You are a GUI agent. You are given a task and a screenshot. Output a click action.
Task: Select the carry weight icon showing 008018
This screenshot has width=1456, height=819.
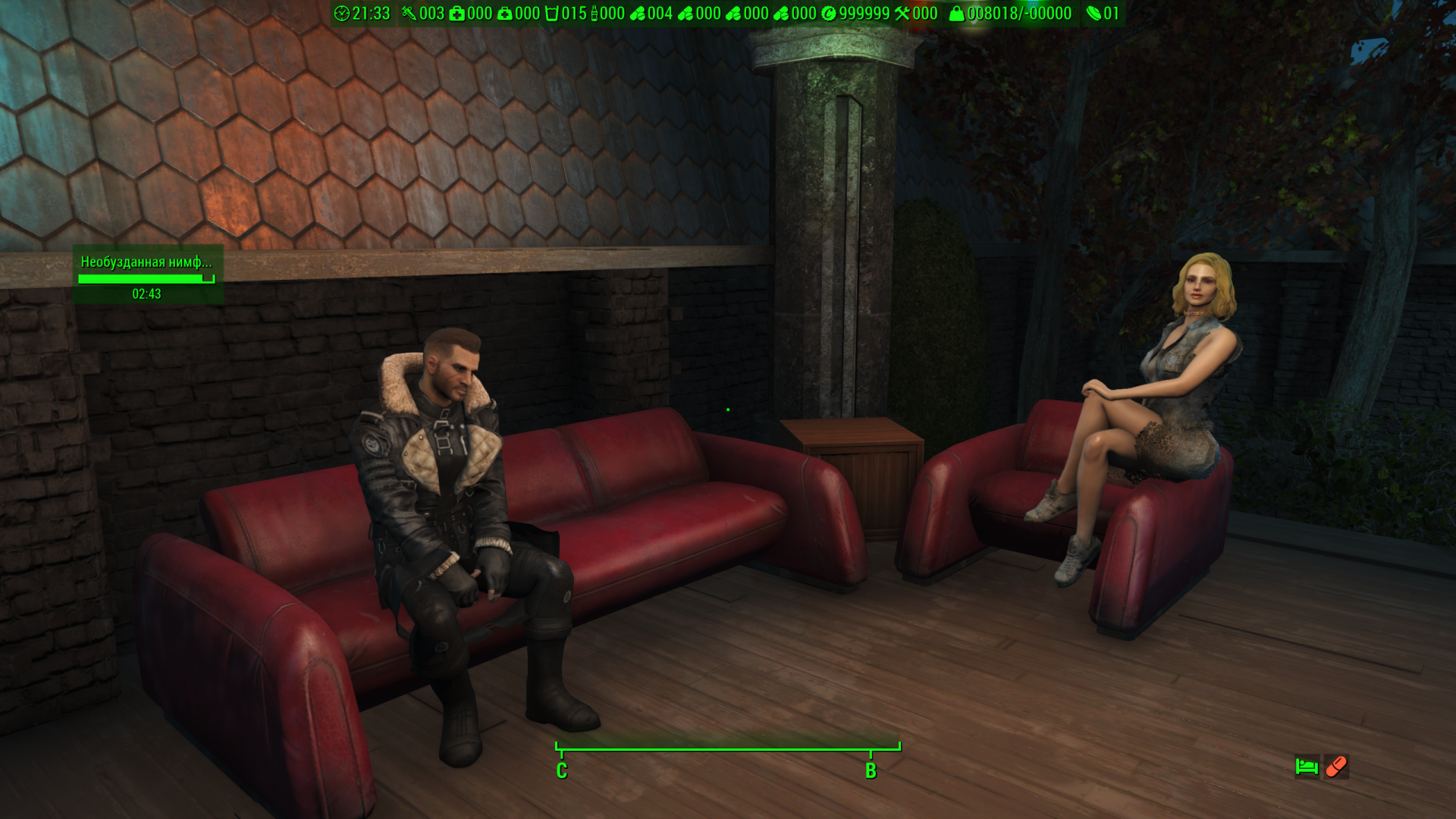957,14
